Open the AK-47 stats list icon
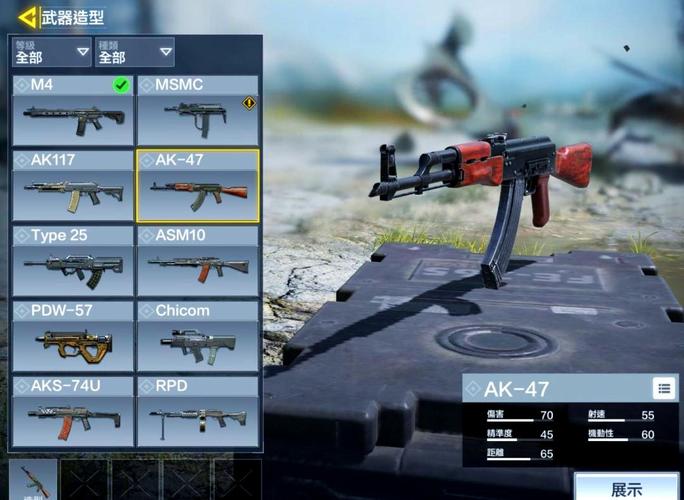This screenshot has width=684, height=500. (663, 388)
